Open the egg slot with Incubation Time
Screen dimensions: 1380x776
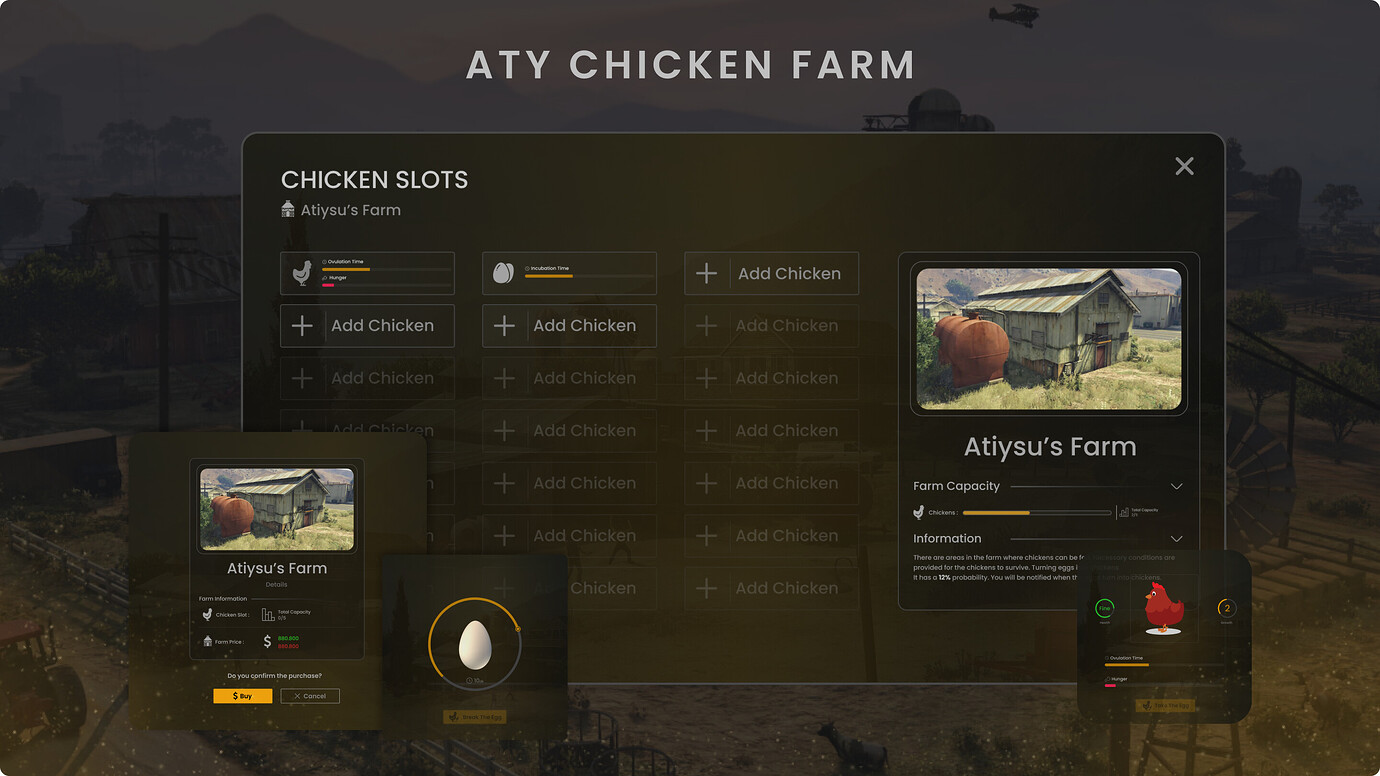coord(569,272)
